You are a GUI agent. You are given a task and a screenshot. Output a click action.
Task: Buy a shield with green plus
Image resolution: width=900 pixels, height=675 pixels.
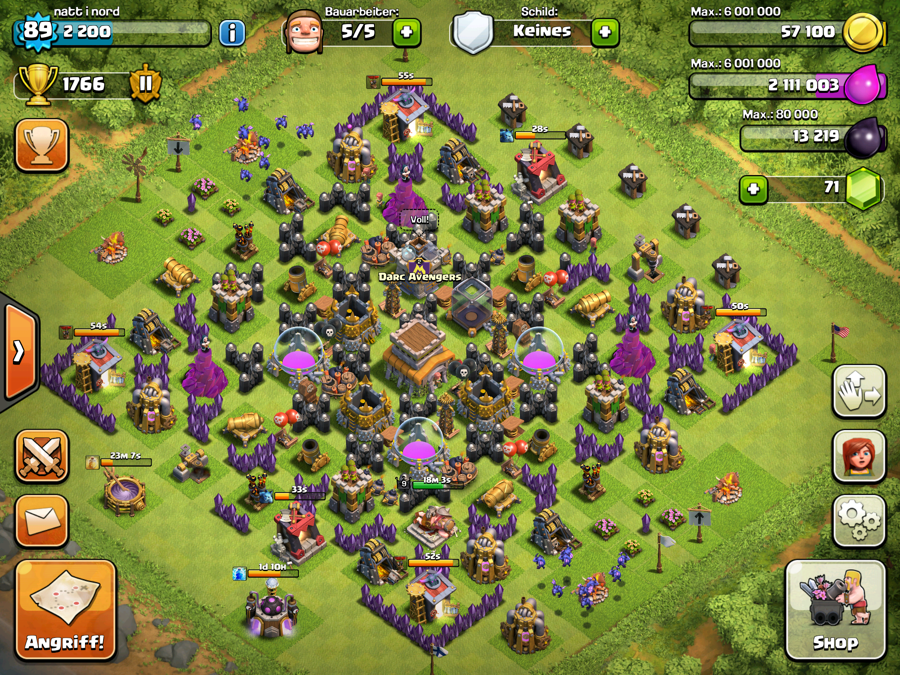604,32
